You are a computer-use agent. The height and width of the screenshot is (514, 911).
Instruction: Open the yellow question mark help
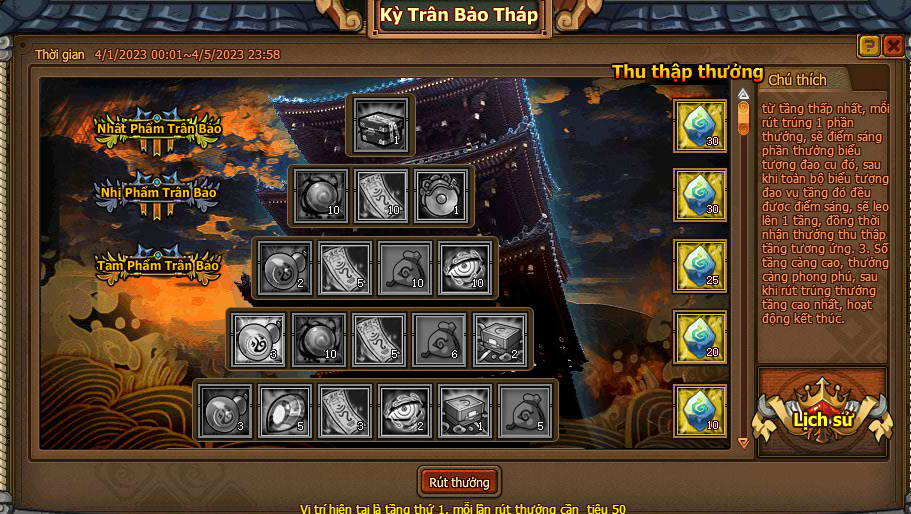coord(869,45)
